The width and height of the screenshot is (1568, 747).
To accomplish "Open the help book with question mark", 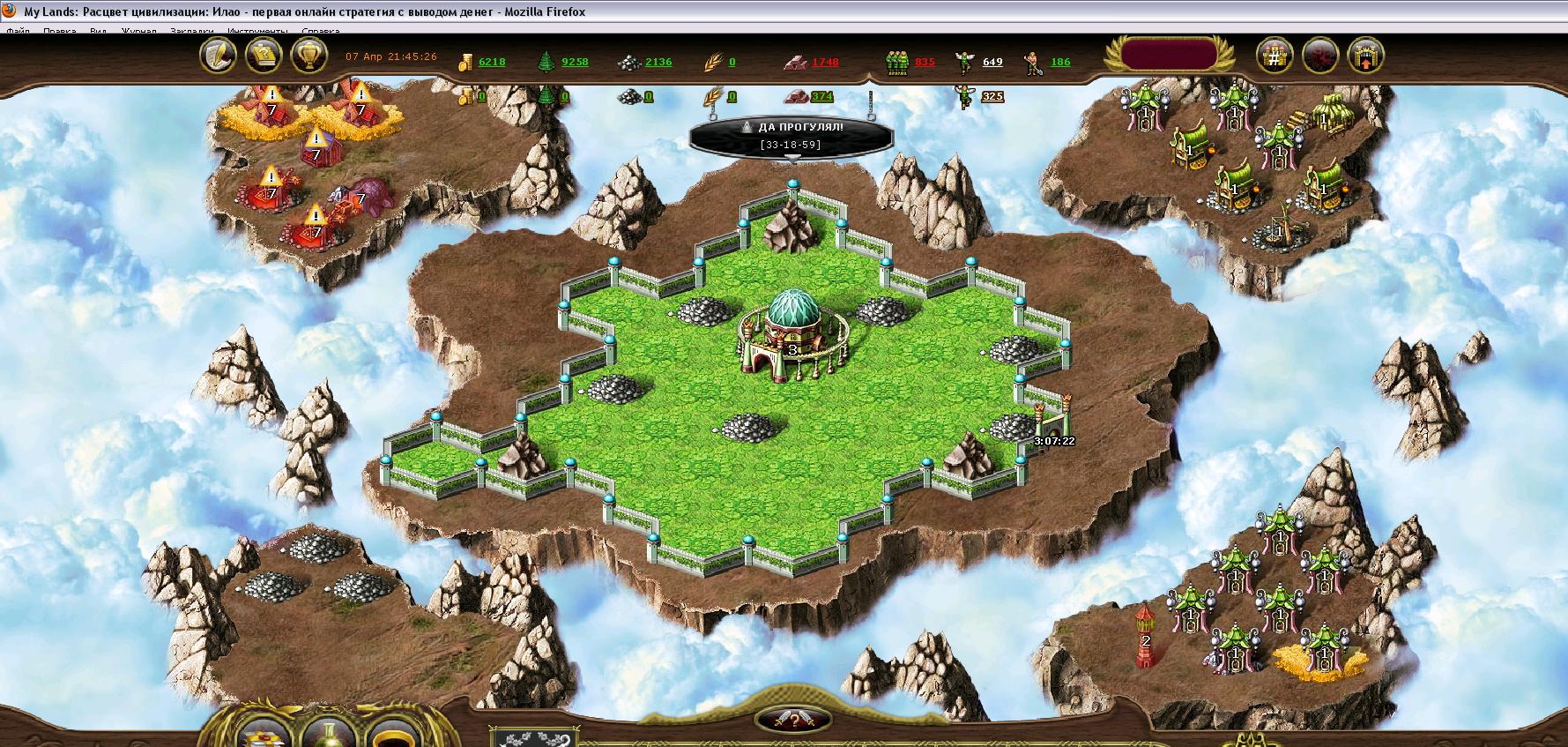I will 263,56.
